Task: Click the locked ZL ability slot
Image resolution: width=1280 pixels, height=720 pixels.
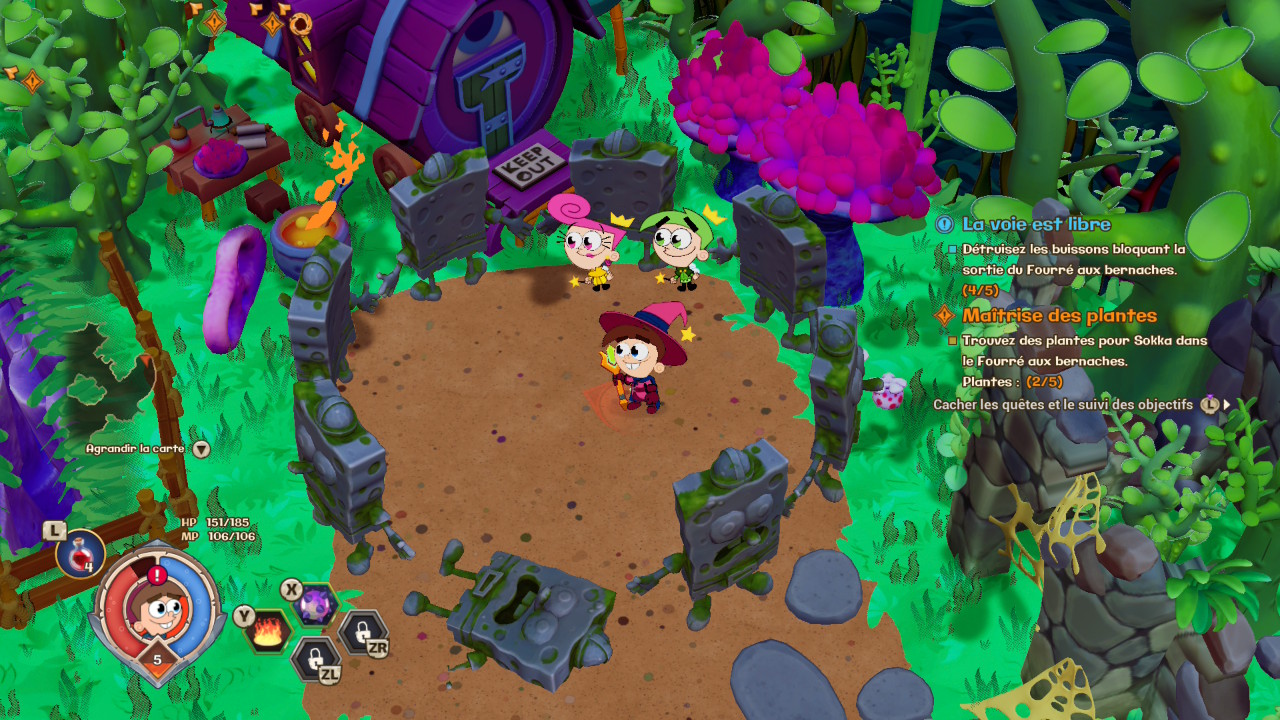Action: click(315, 658)
